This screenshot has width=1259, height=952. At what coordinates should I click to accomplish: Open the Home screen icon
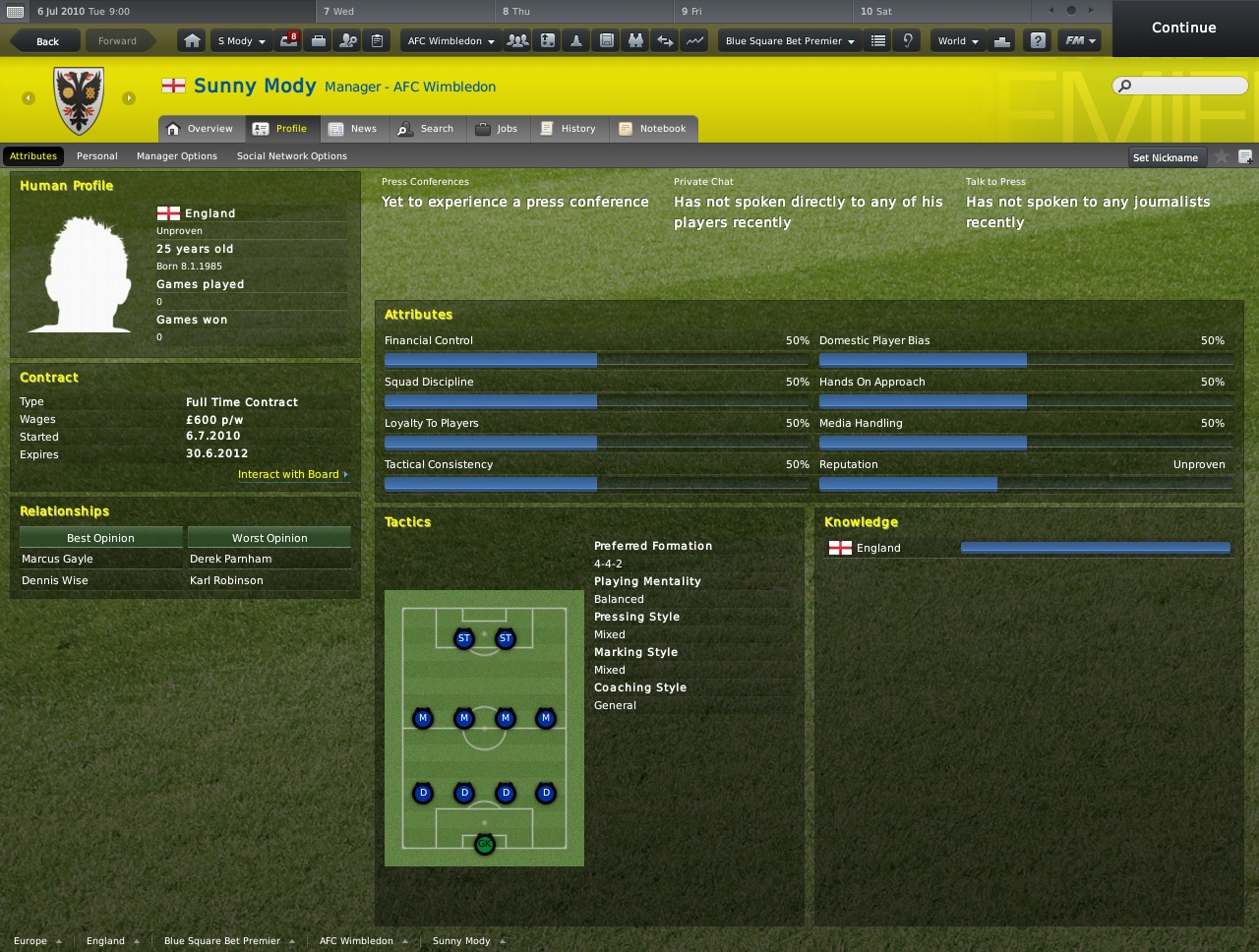pyautogui.click(x=194, y=40)
